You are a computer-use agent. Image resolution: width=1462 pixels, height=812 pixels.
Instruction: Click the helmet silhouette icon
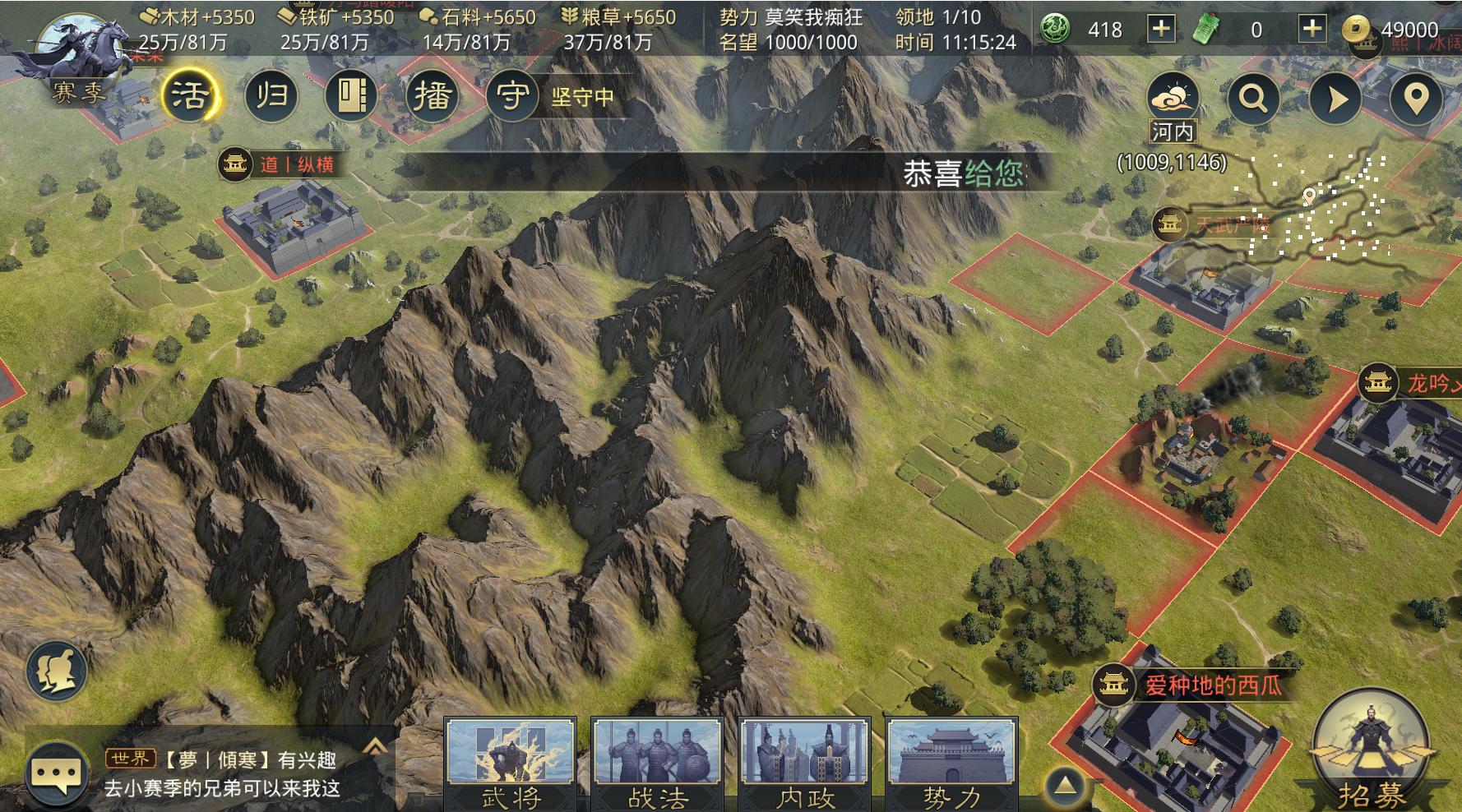(x=57, y=670)
